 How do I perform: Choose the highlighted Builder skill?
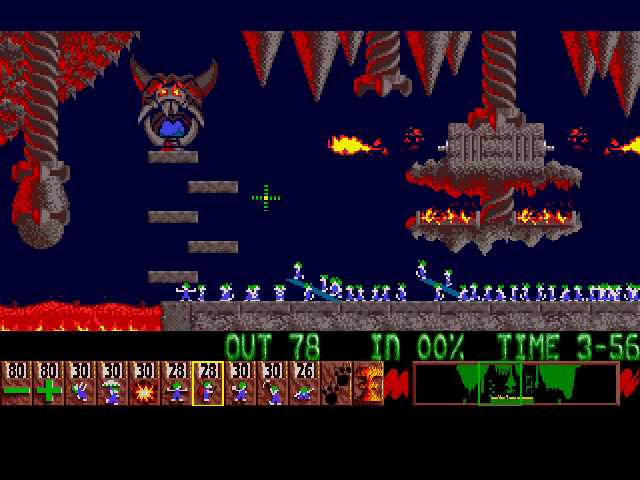point(208,384)
